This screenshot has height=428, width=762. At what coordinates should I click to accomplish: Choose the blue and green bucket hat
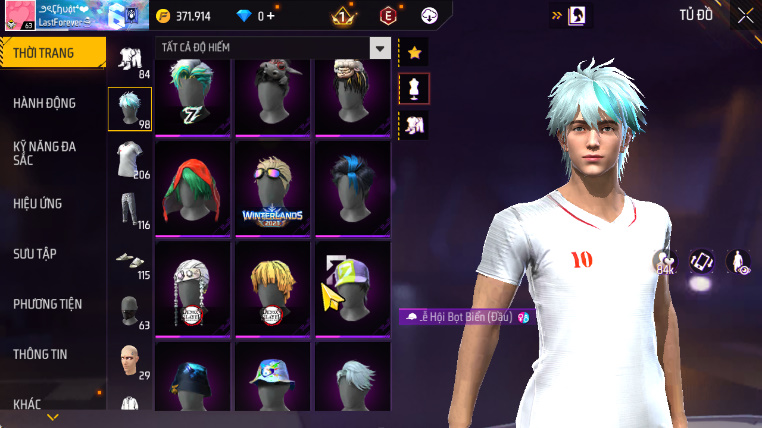click(272, 380)
